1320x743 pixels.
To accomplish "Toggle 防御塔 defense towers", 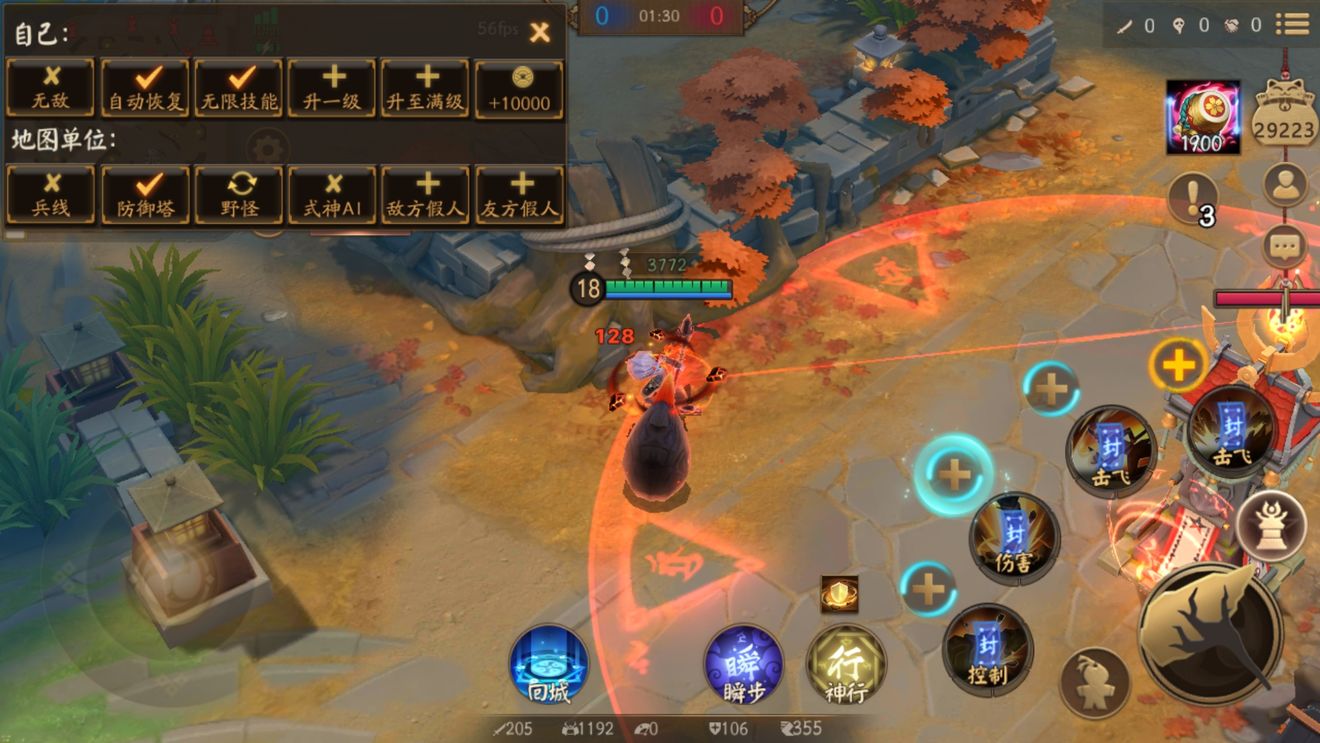I will (x=145, y=194).
